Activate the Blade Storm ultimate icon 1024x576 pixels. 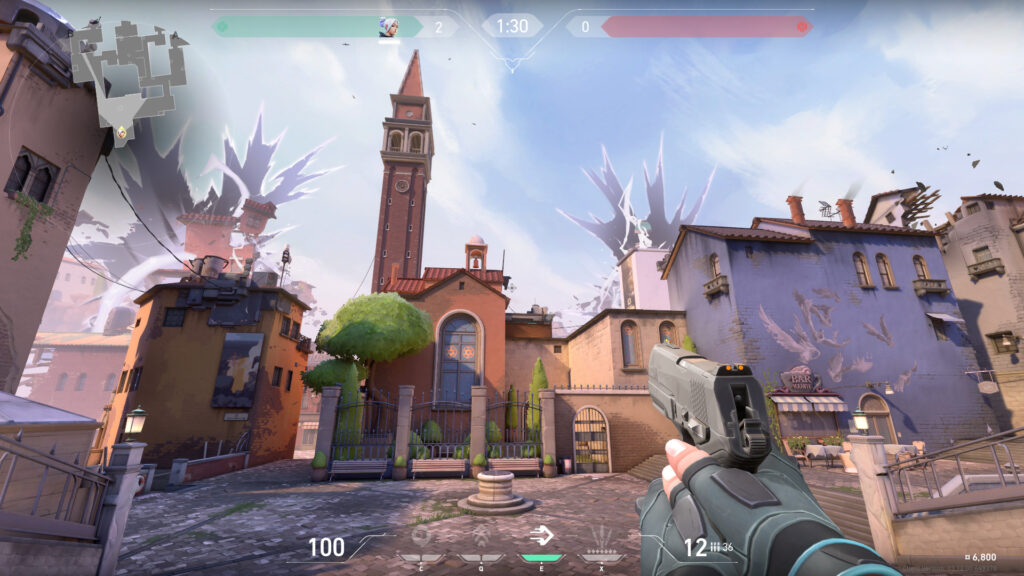[602, 538]
